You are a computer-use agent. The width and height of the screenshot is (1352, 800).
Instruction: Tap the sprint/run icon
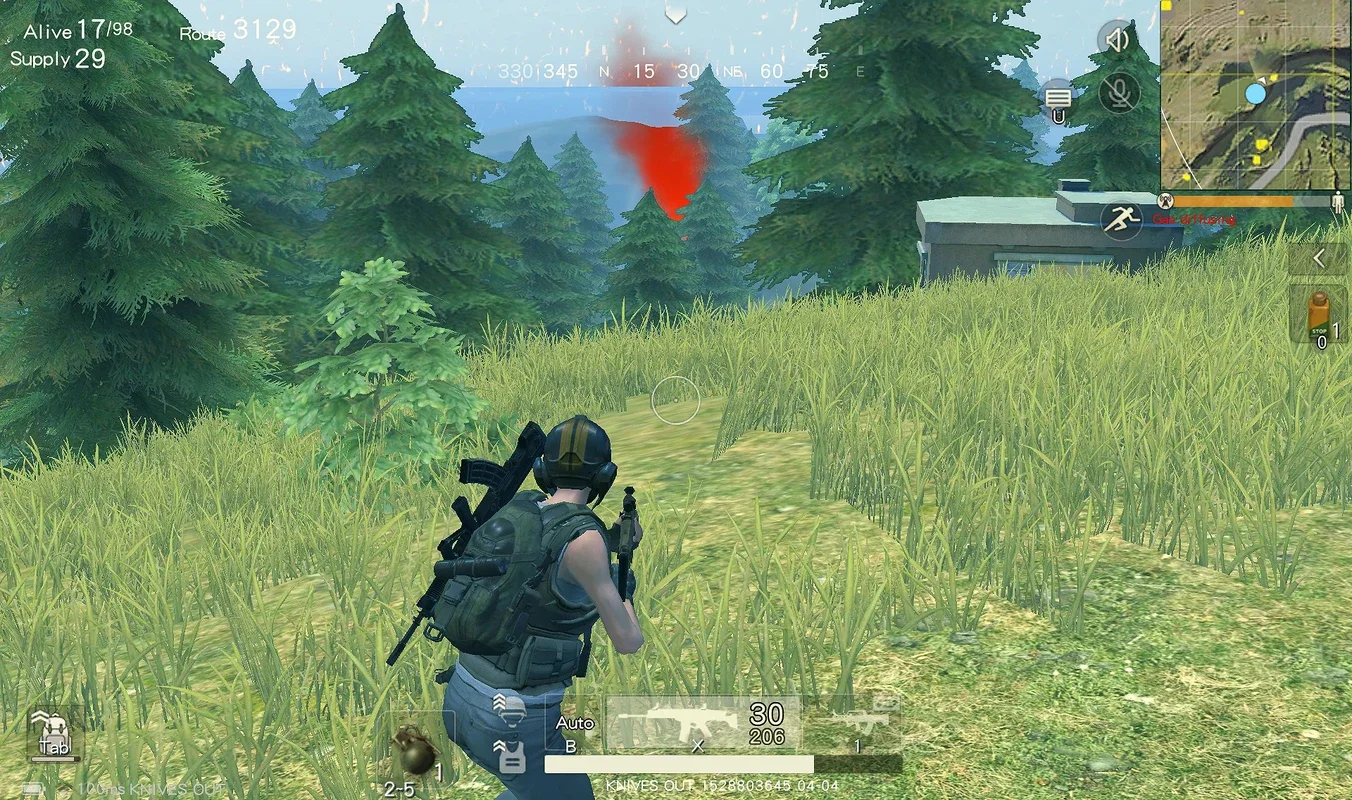(1122, 219)
